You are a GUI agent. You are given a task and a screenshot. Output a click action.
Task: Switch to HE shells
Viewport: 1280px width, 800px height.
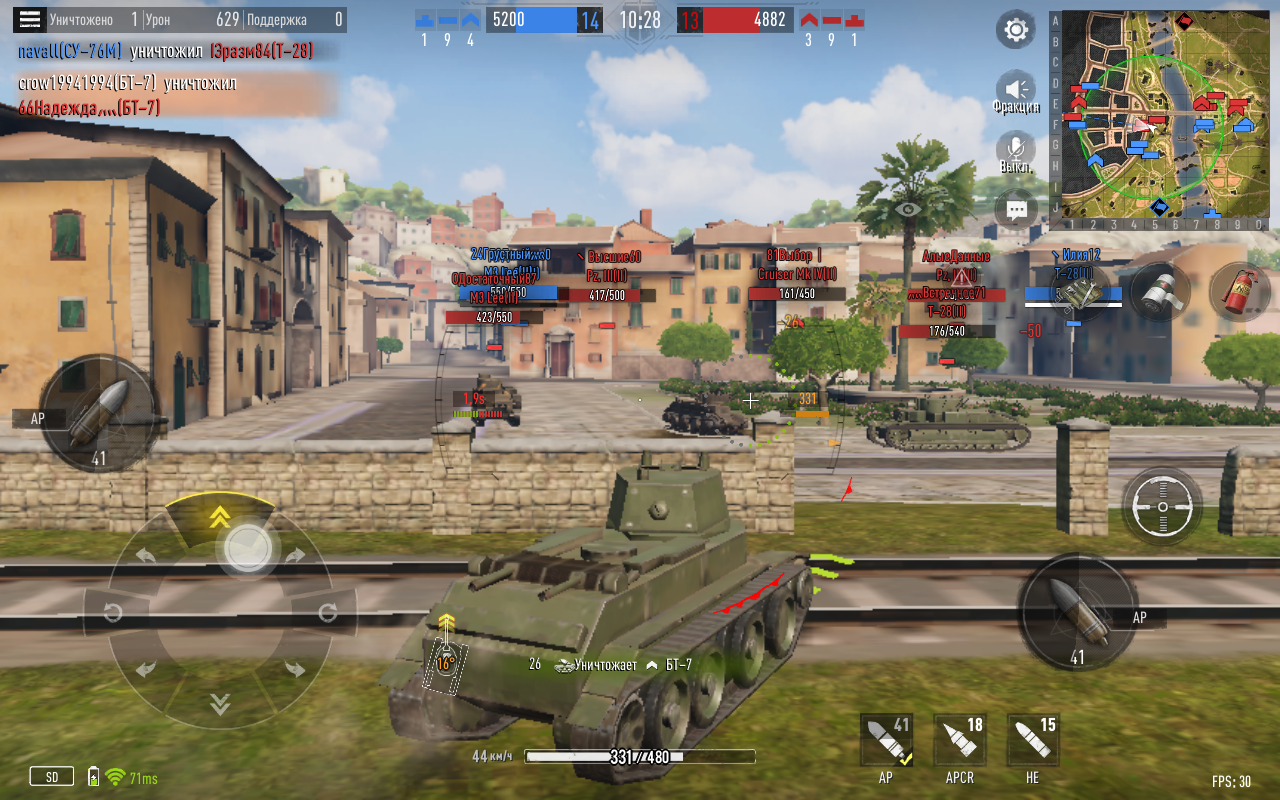click(x=1033, y=742)
